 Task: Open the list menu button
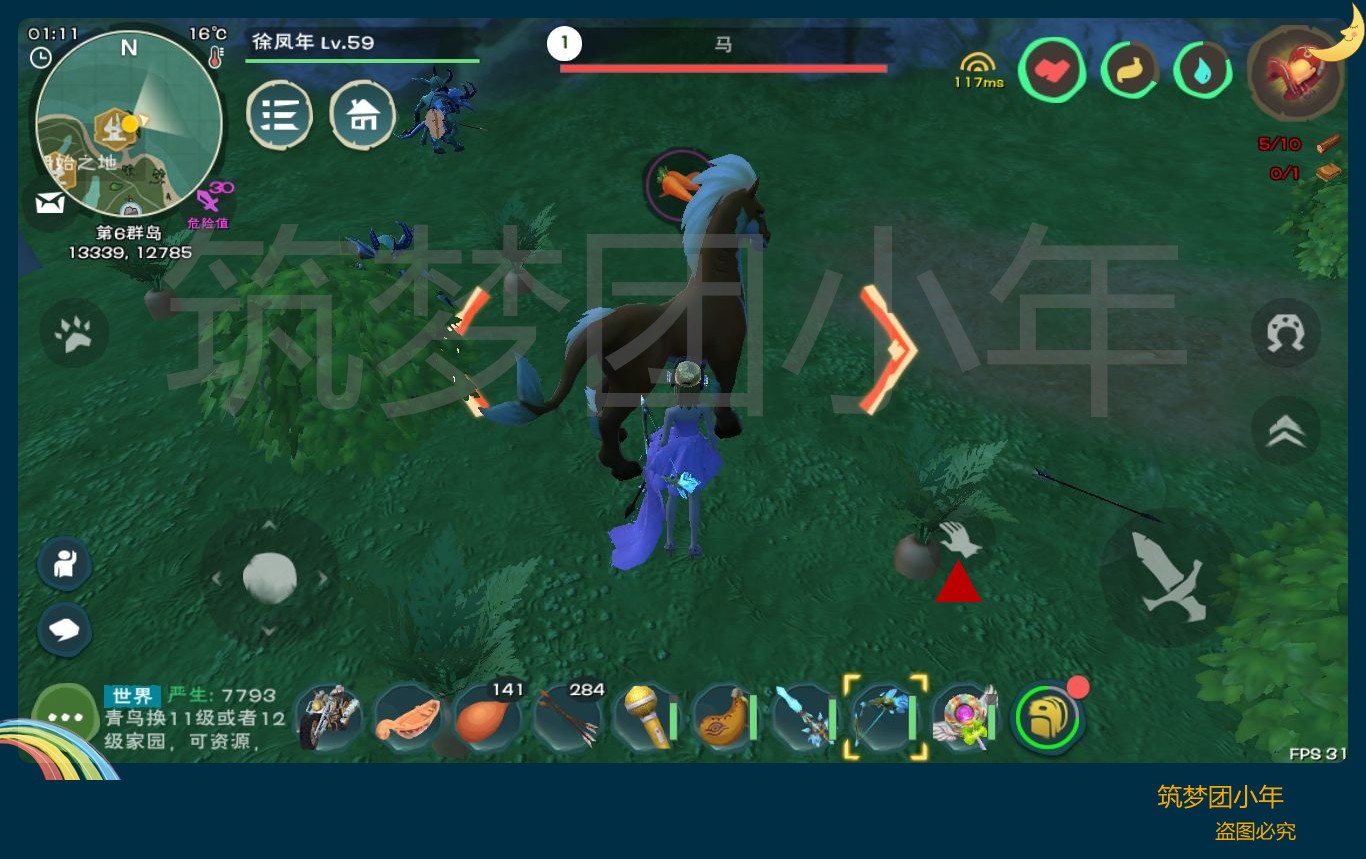(x=279, y=116)
